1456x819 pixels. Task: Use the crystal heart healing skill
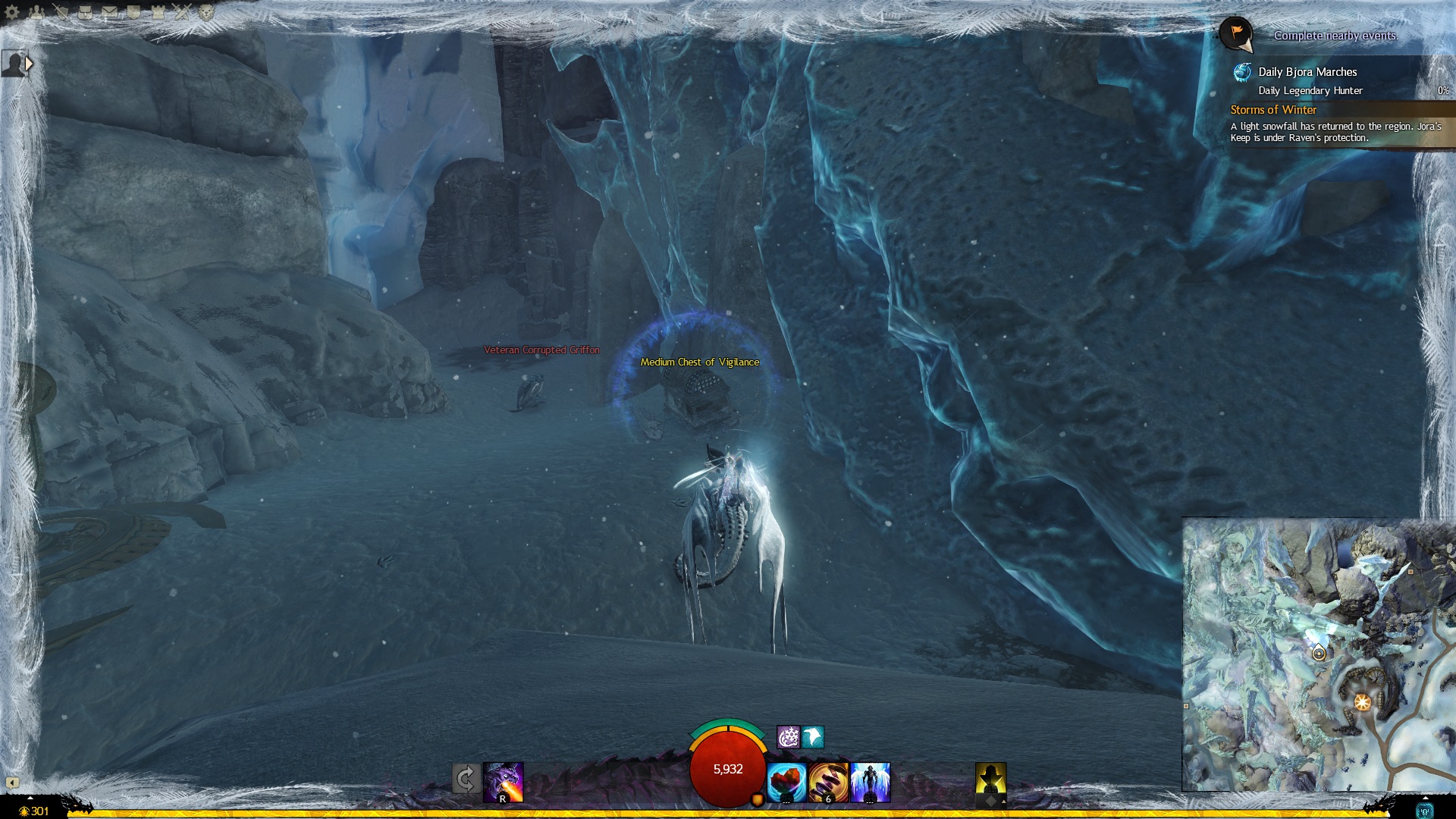tap(786, 782)
